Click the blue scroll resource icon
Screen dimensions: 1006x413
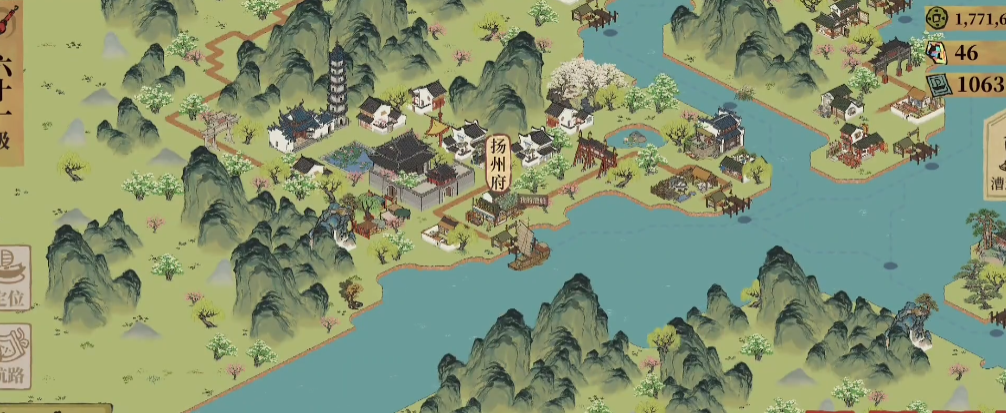point(936,85)
